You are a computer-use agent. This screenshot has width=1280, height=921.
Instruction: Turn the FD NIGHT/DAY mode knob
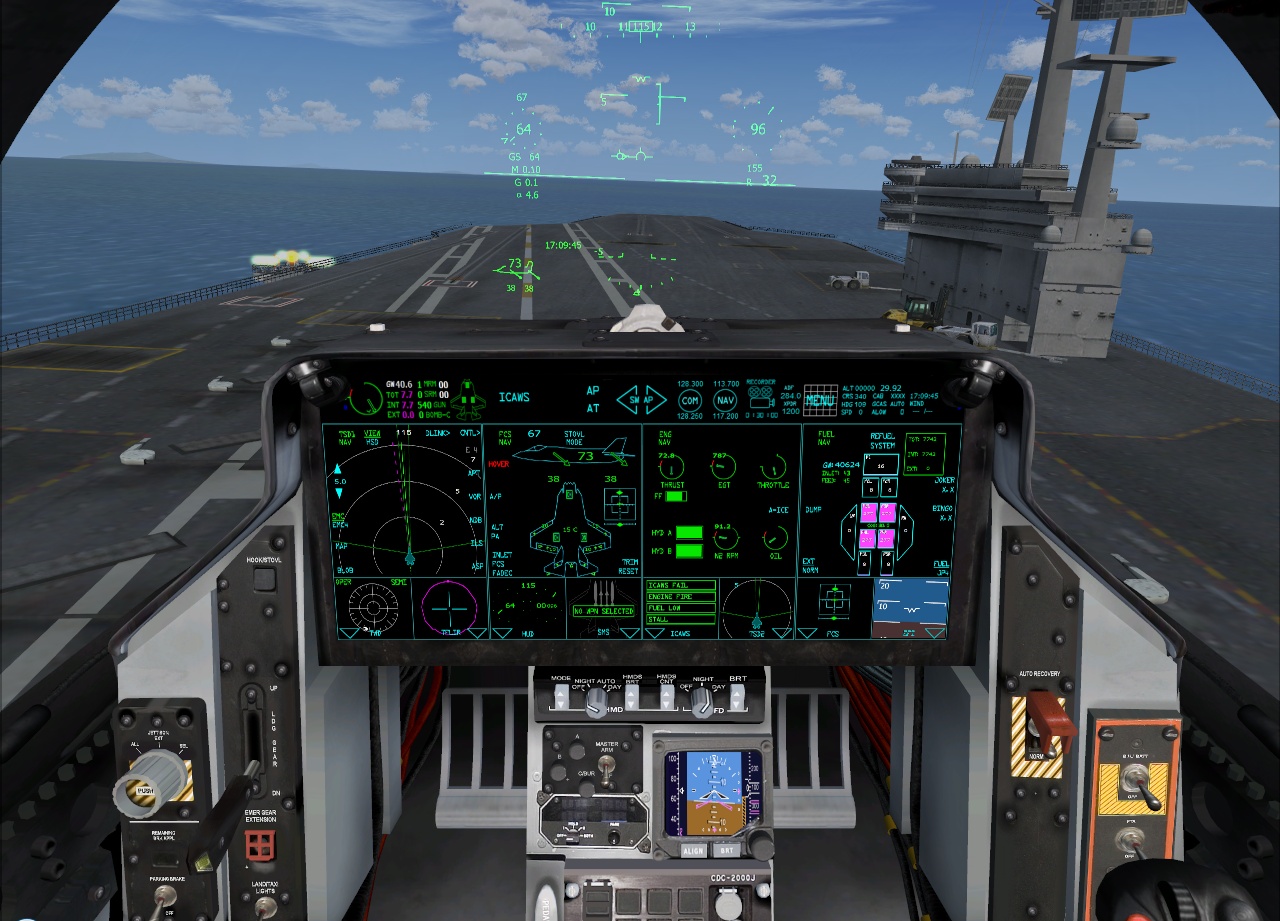pos(700,702)
